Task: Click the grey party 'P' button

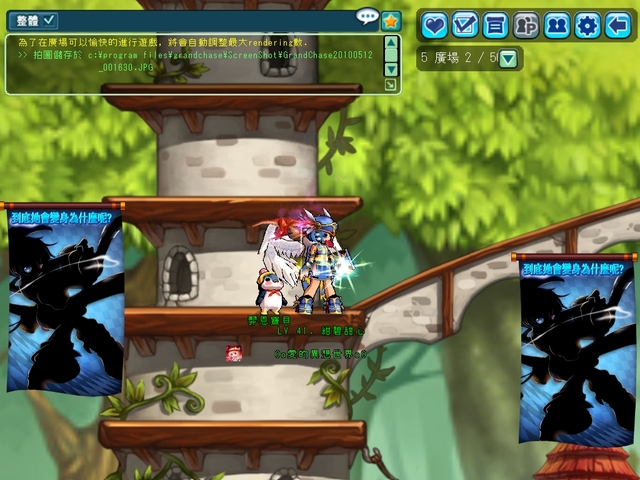Action: pos(526,25)
